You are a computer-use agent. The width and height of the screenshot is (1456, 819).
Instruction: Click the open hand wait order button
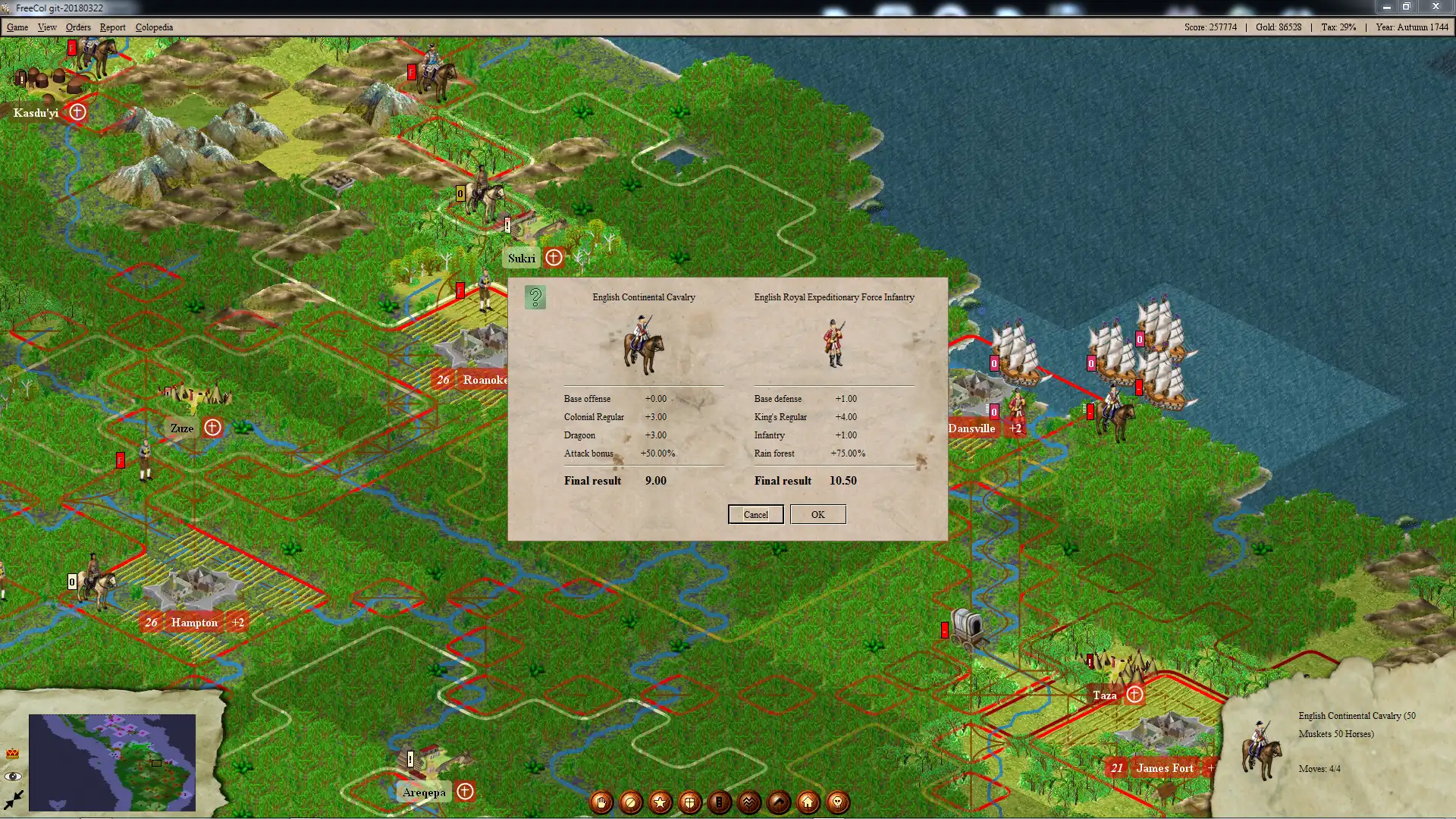coord(601,802)
